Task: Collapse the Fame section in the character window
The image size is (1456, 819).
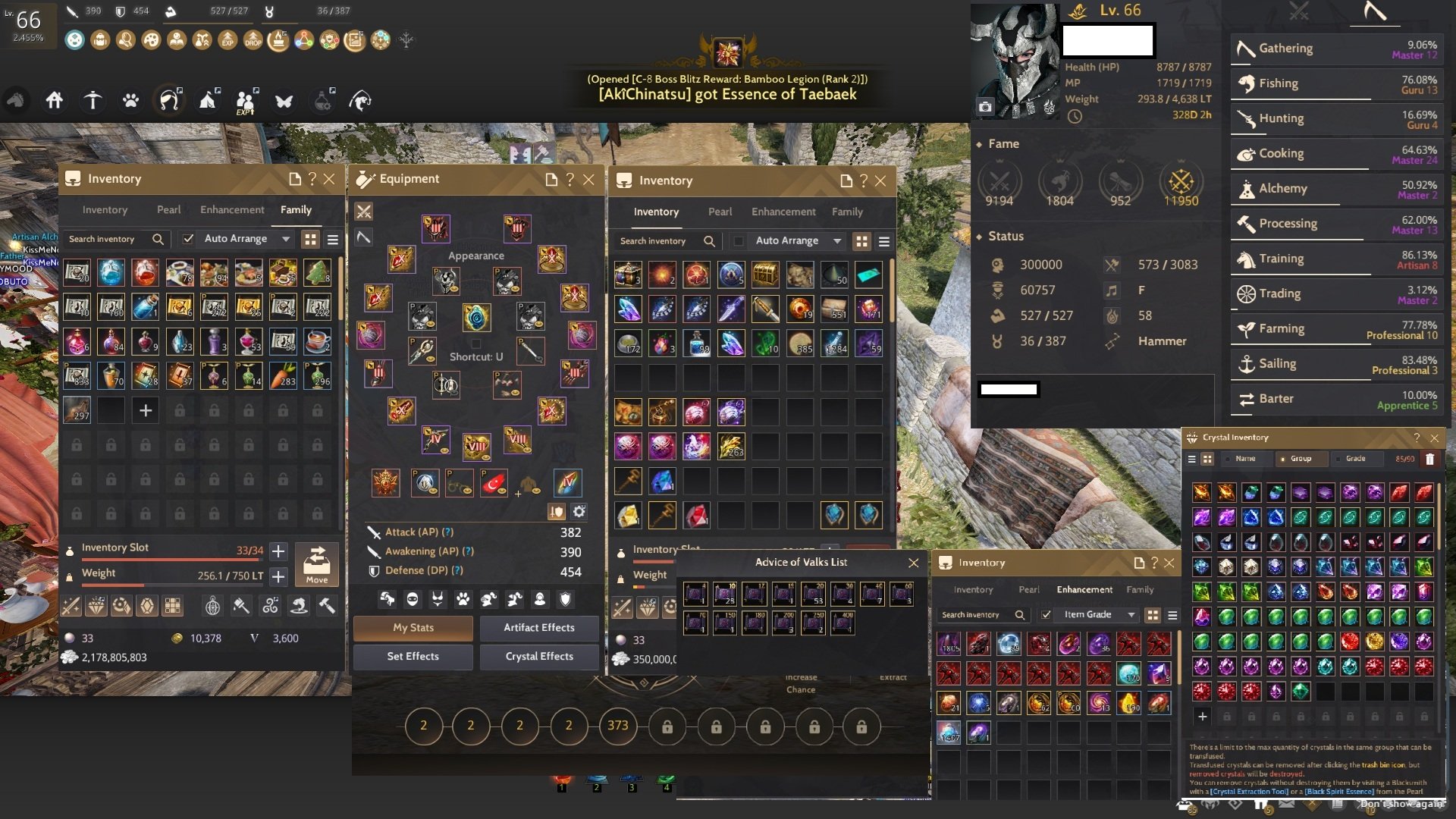Action: coord(981,143)
